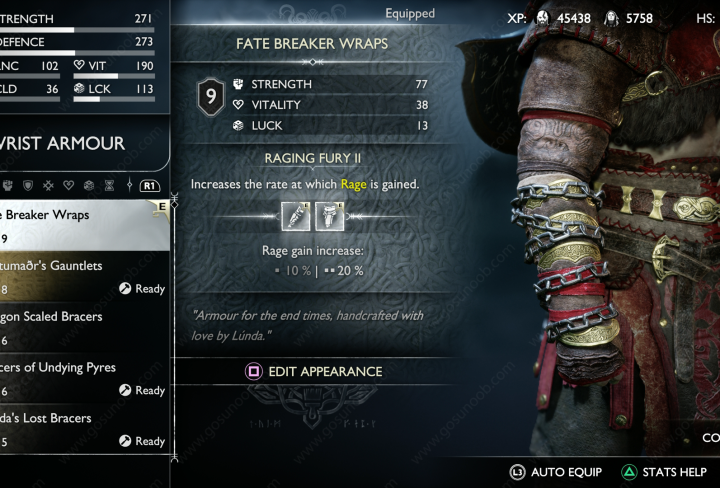
Task: Click the waist piece set-bonus icon
Action: coord(329,214)
